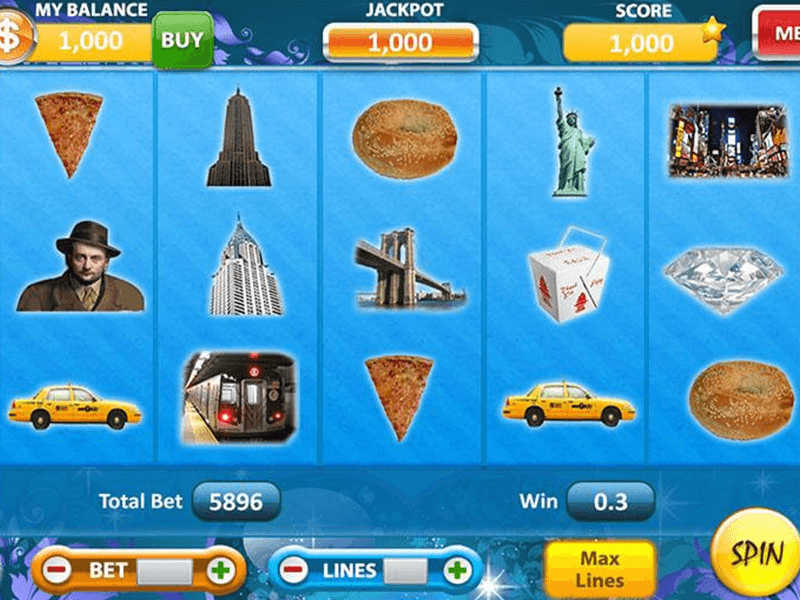Click the dollar coin icon beside balance
Viewport: 800px width, 600px height.
pyautogui.click(x=11, y=38)
